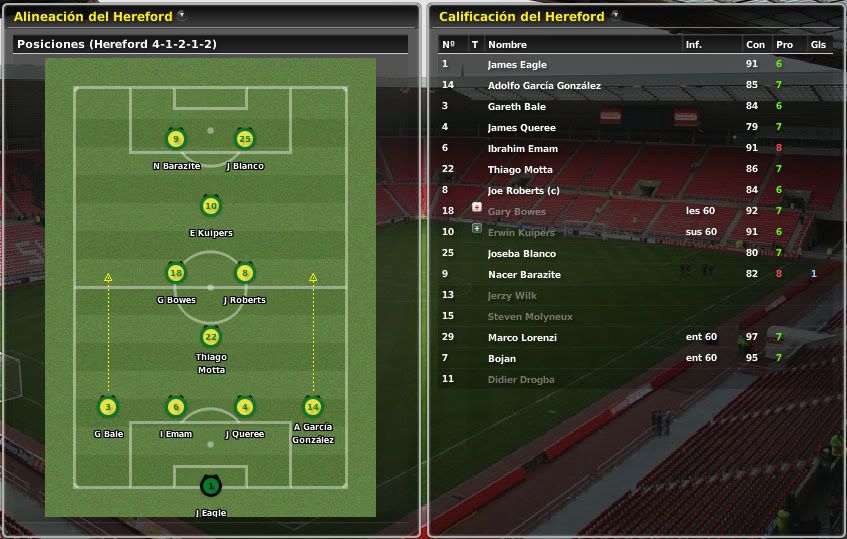The width and height of the screenshot is (847, 539).
Task: Open Gareth Bale's row in ratings list
Action: (516, 106)
